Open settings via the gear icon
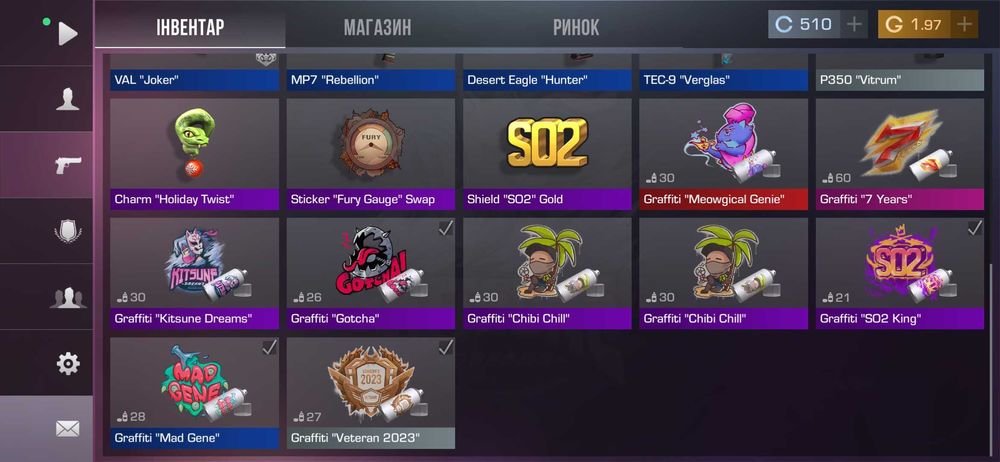This screenshot has width=1000, height=462. 67,363
